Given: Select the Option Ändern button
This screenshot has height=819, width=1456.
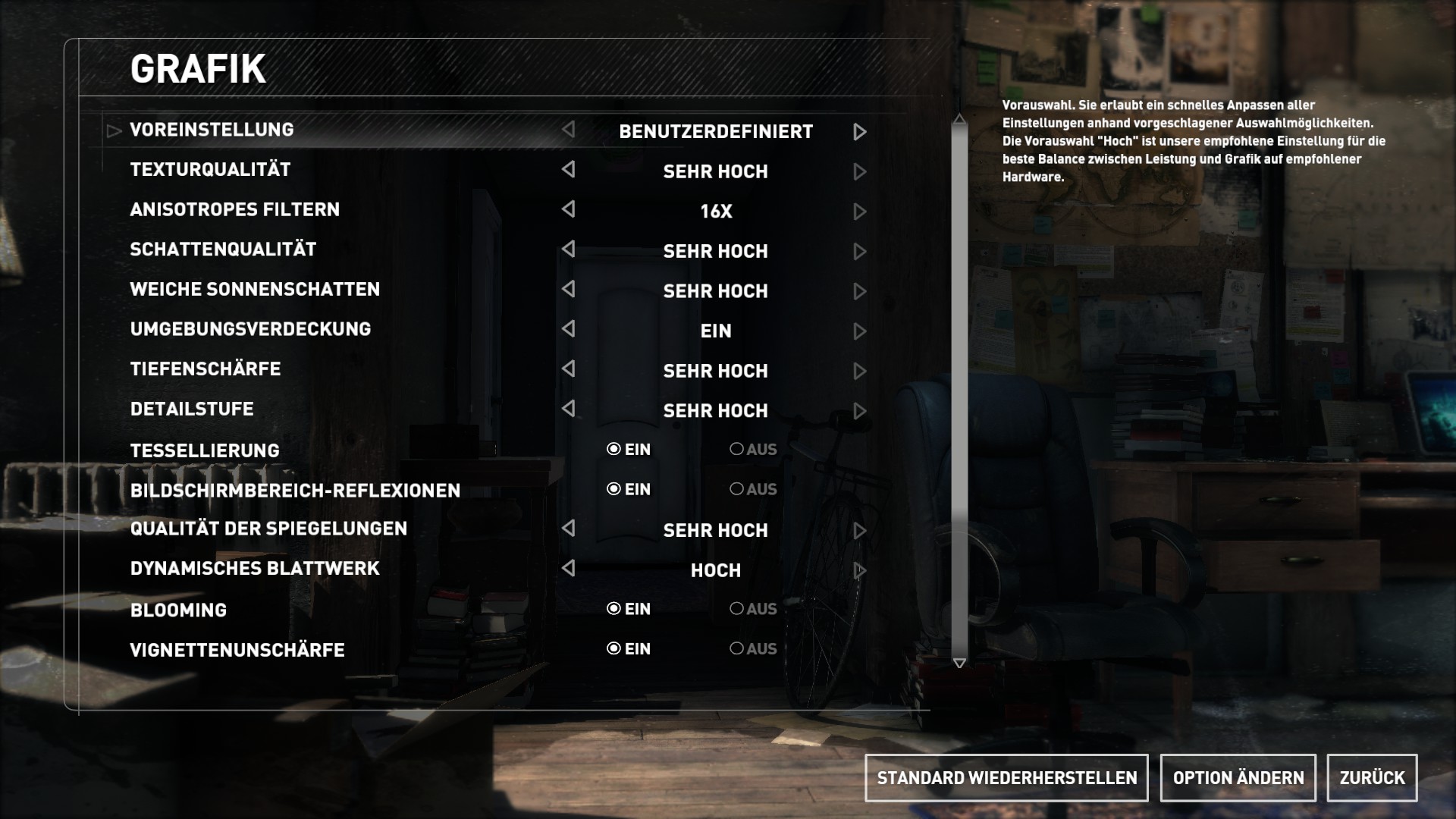Looking at the screenshot, I should [x=1238, y=777].
